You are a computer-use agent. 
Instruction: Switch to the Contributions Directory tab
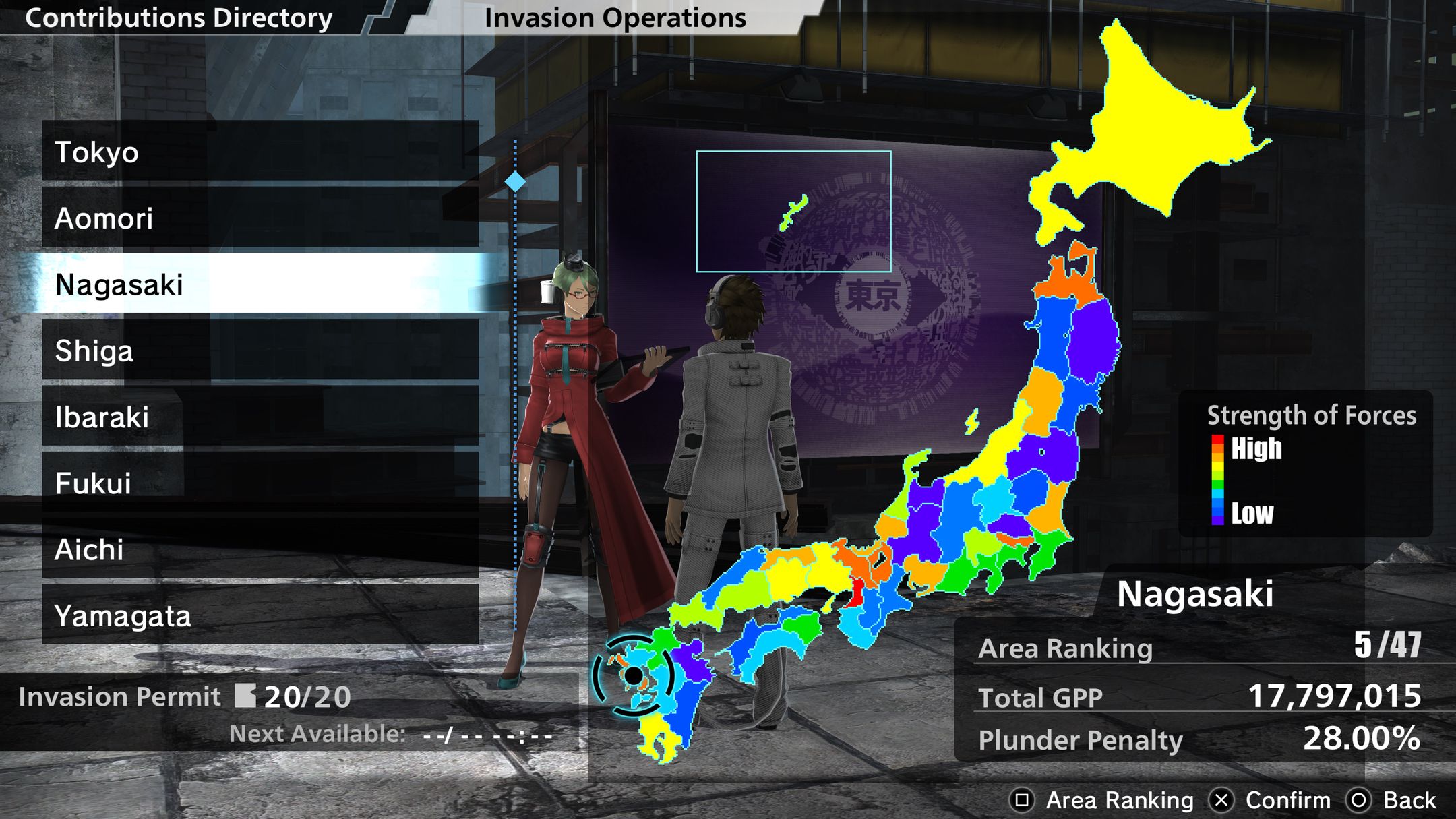click(179, 18)
